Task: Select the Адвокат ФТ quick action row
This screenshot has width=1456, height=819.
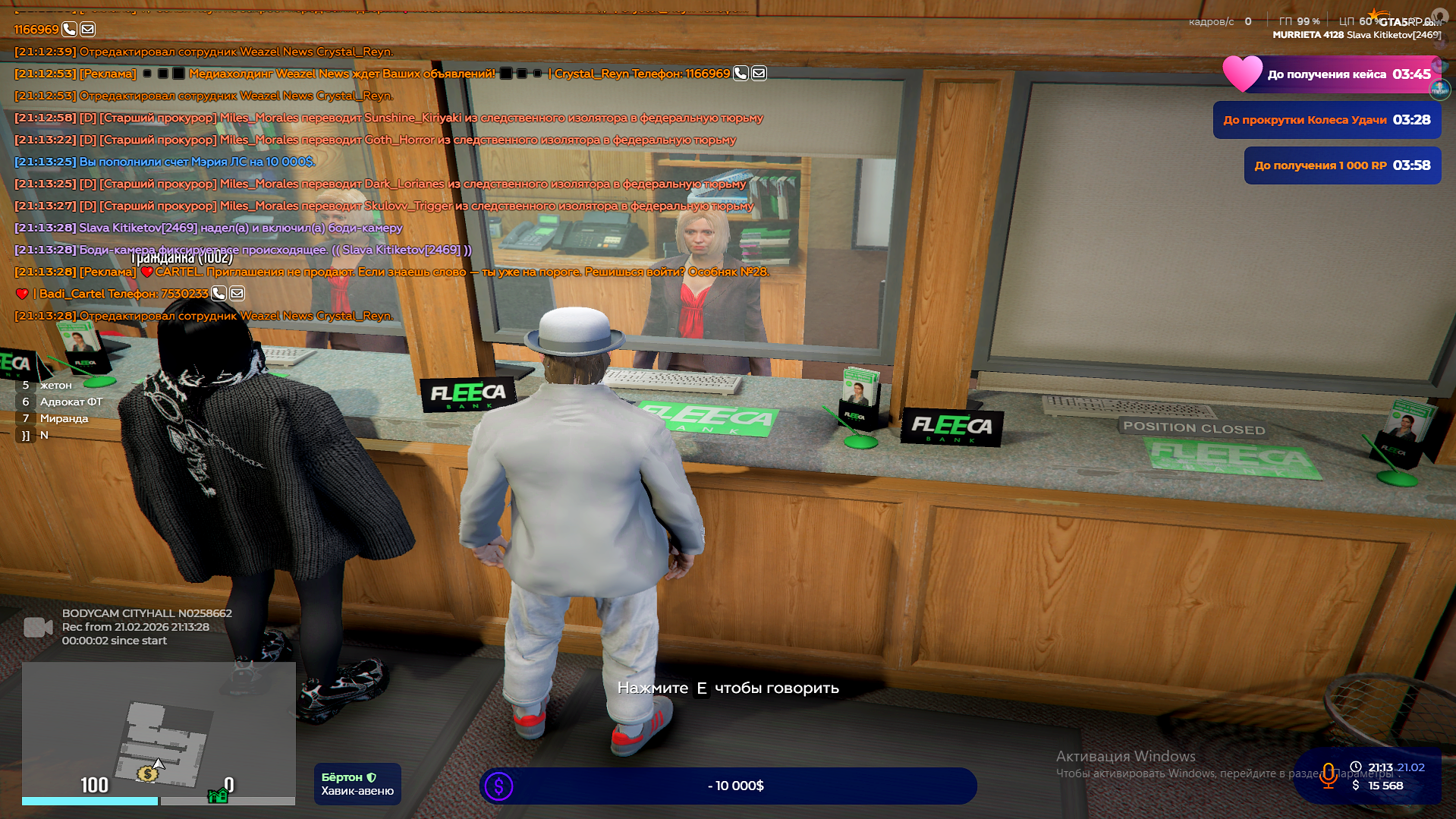Action: (x=71, y=402)
